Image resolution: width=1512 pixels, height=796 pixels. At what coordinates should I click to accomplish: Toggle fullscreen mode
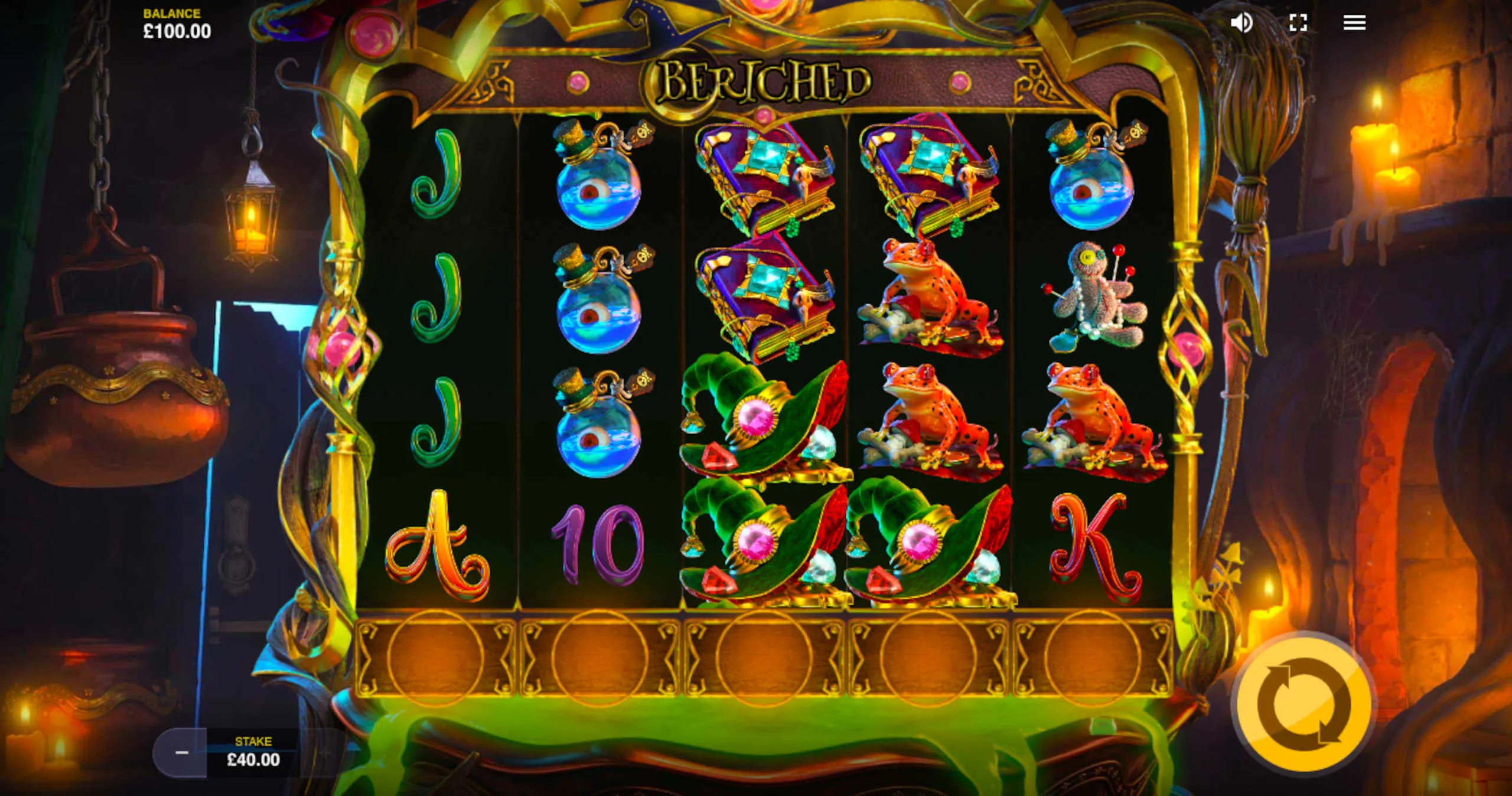pyautogui.click(x=1298, y=23)
